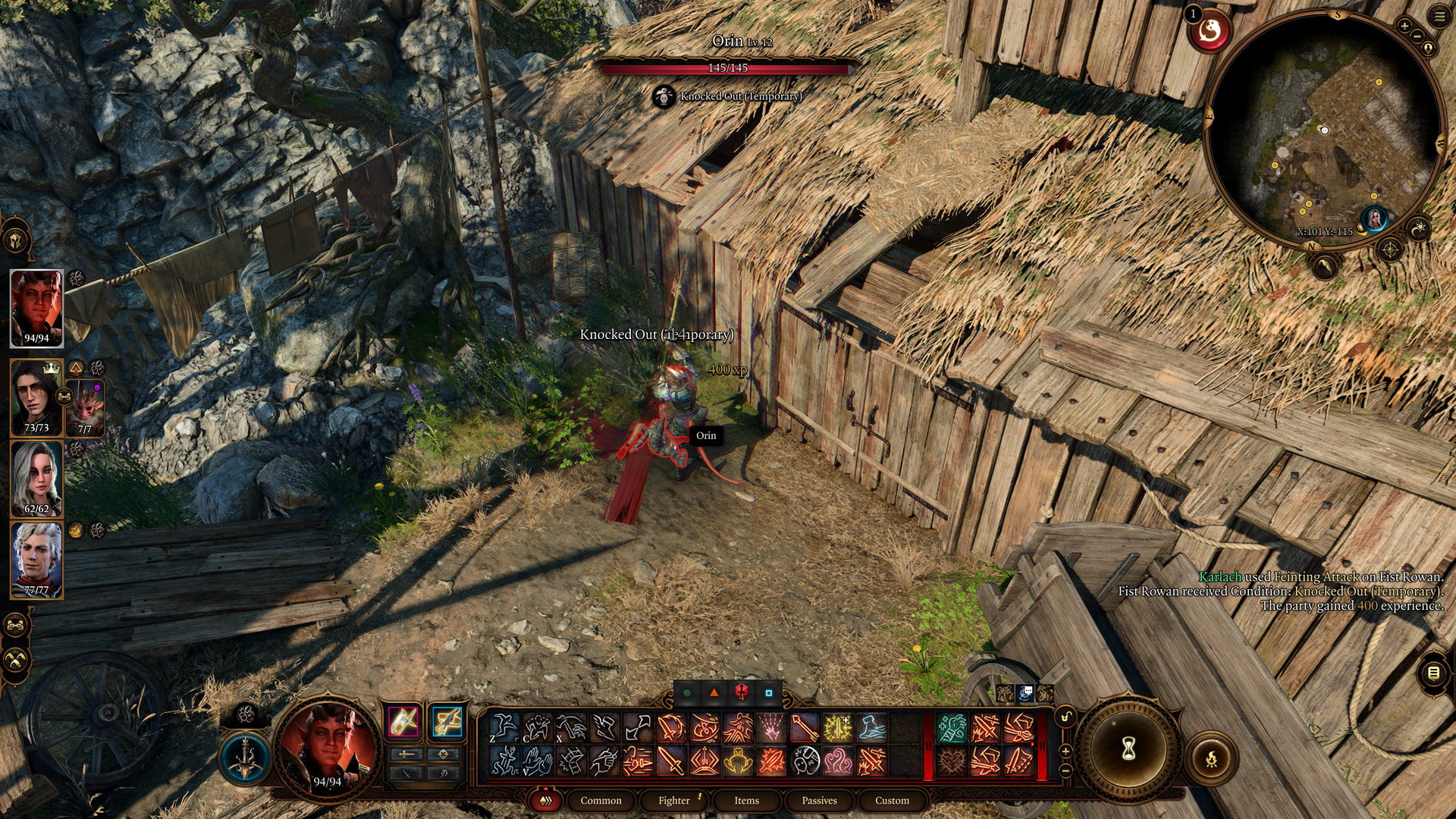Image resolution: width=1456 pixels, height=819 pixels.
Task: Select the dark-haired crowned party member portrait
Action: 35,397
